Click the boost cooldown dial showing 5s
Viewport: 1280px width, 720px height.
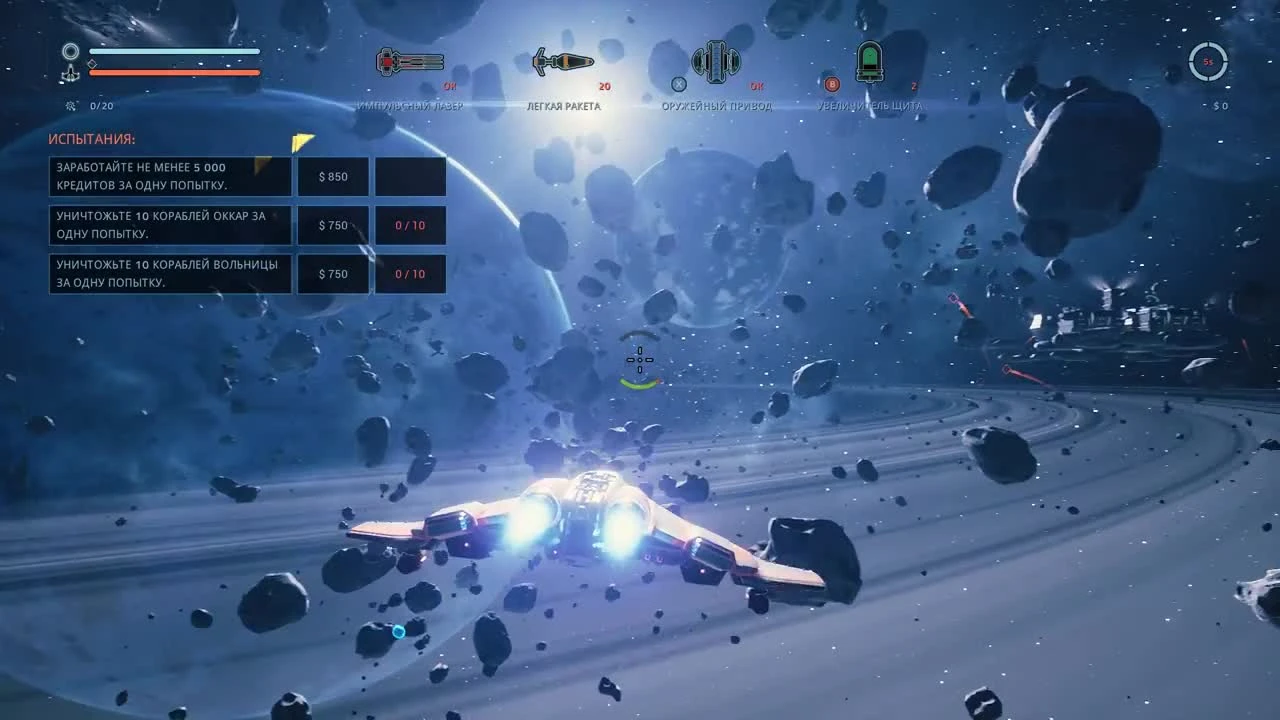pos(1208,62)
